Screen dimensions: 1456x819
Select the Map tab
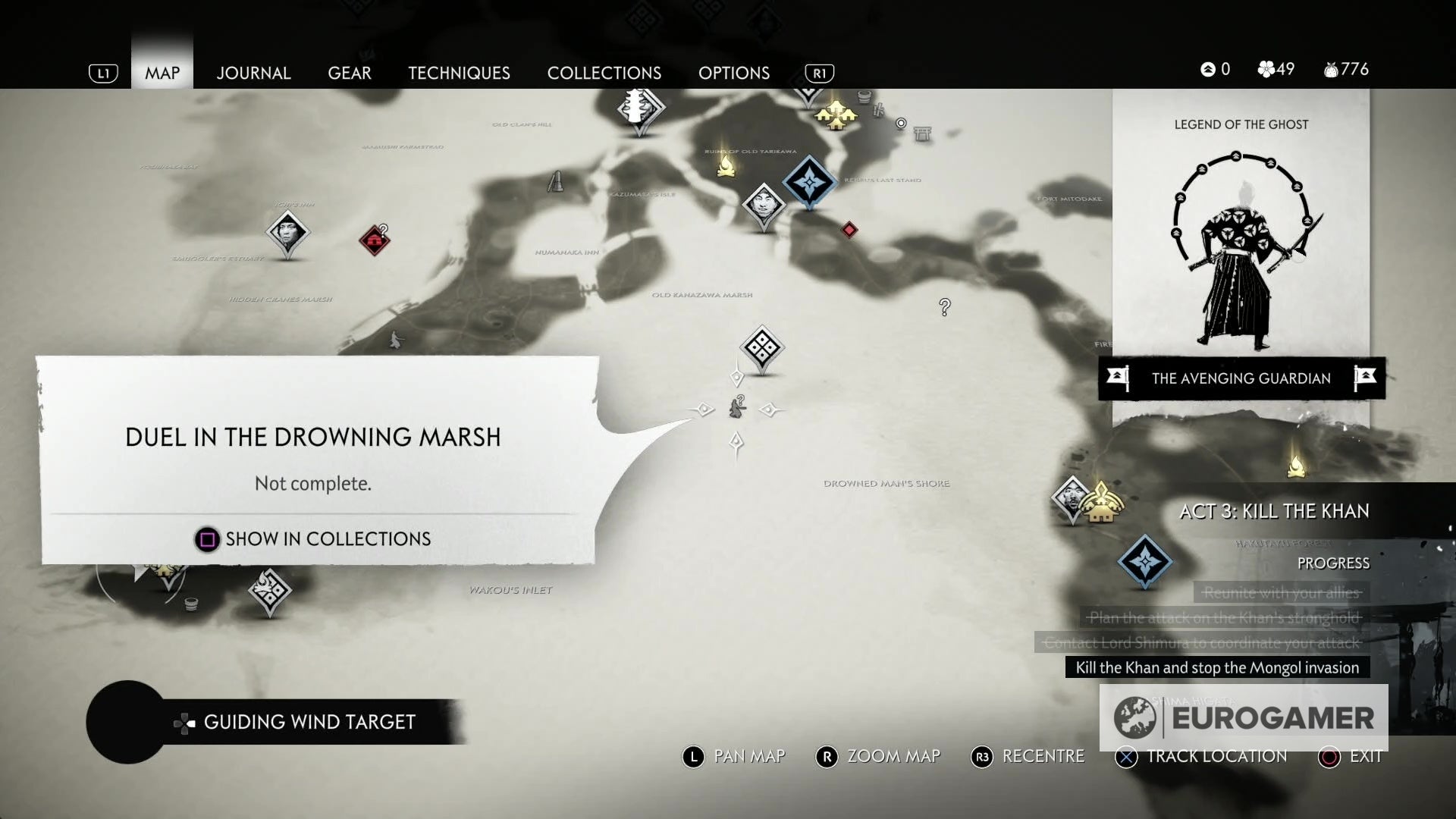tap(162, 73)
